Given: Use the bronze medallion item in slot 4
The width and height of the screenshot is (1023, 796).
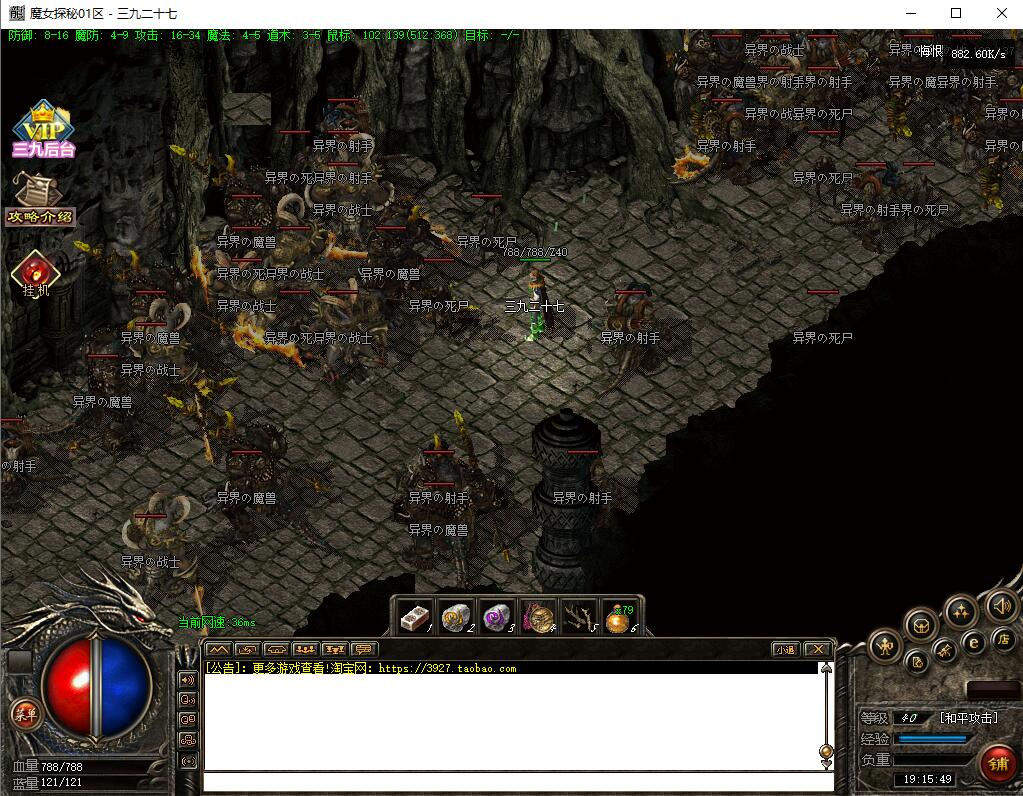Looking at the screenshot, I should click(x=538, y=617).
